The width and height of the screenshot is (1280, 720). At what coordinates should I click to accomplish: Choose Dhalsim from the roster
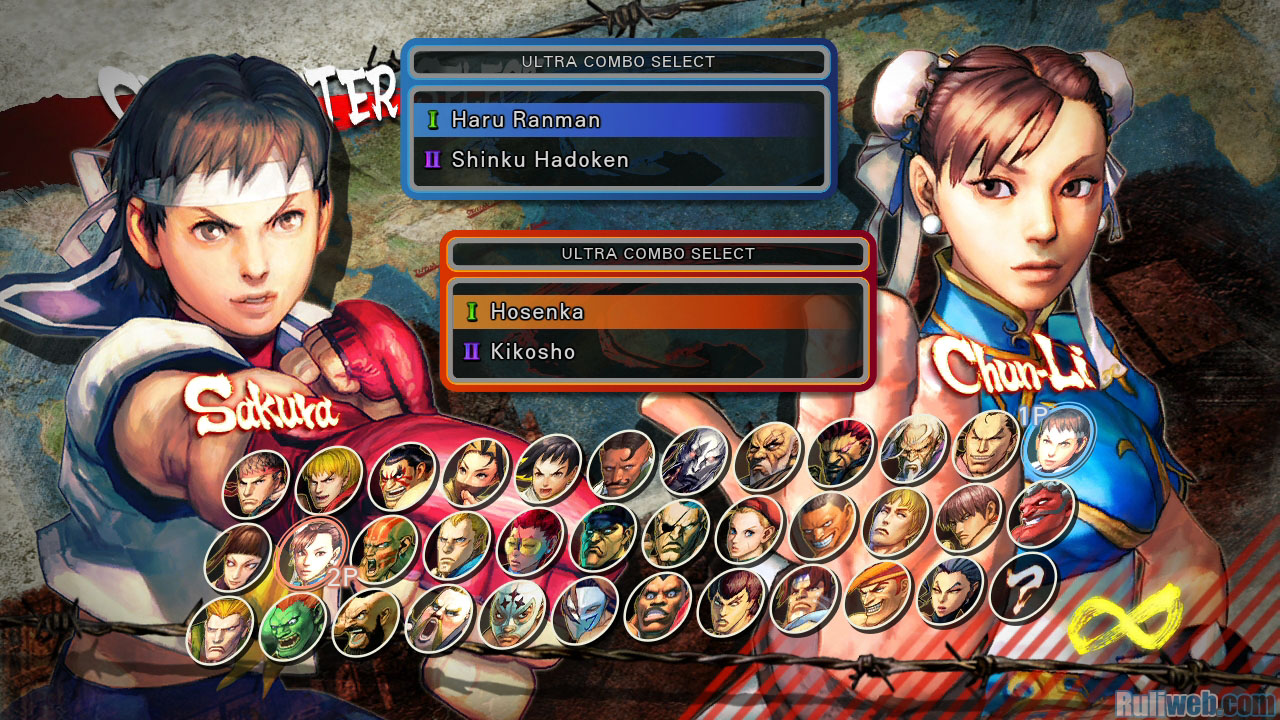(384, 549)
